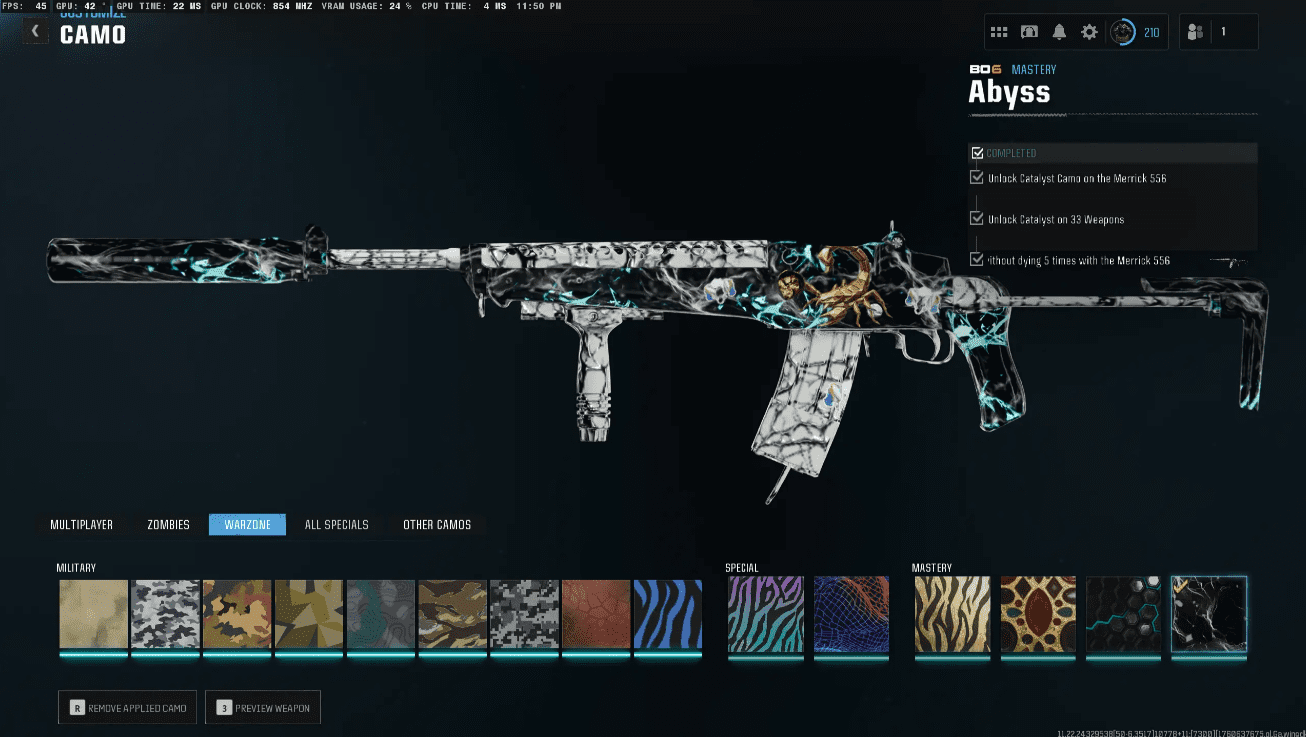Go back using the top-left arrow
The image size is (1306, 737).
click(35, 31)
